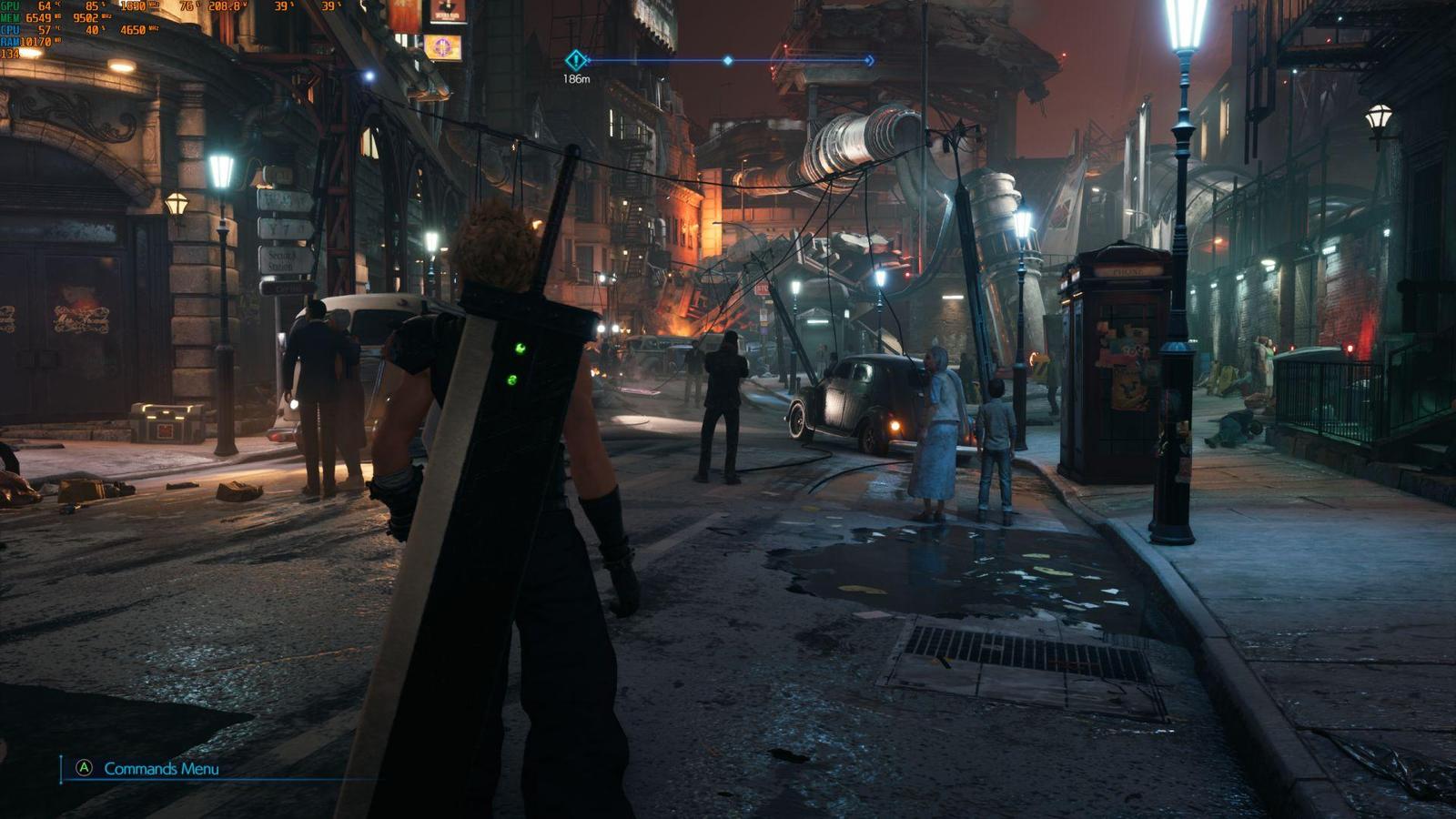
Task: Click the center diamond of the compass bar
Action: [x=727, y=61]
